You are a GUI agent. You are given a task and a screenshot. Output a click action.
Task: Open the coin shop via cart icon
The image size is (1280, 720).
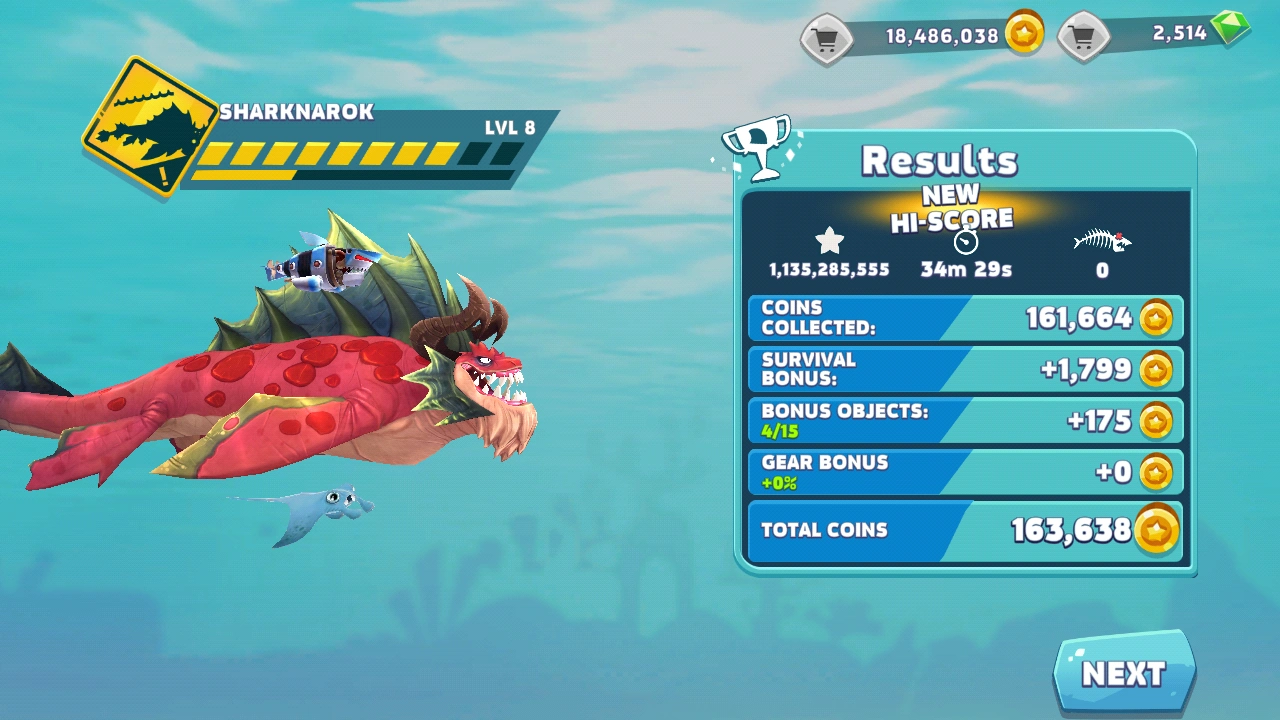click(x=826, y=35)
